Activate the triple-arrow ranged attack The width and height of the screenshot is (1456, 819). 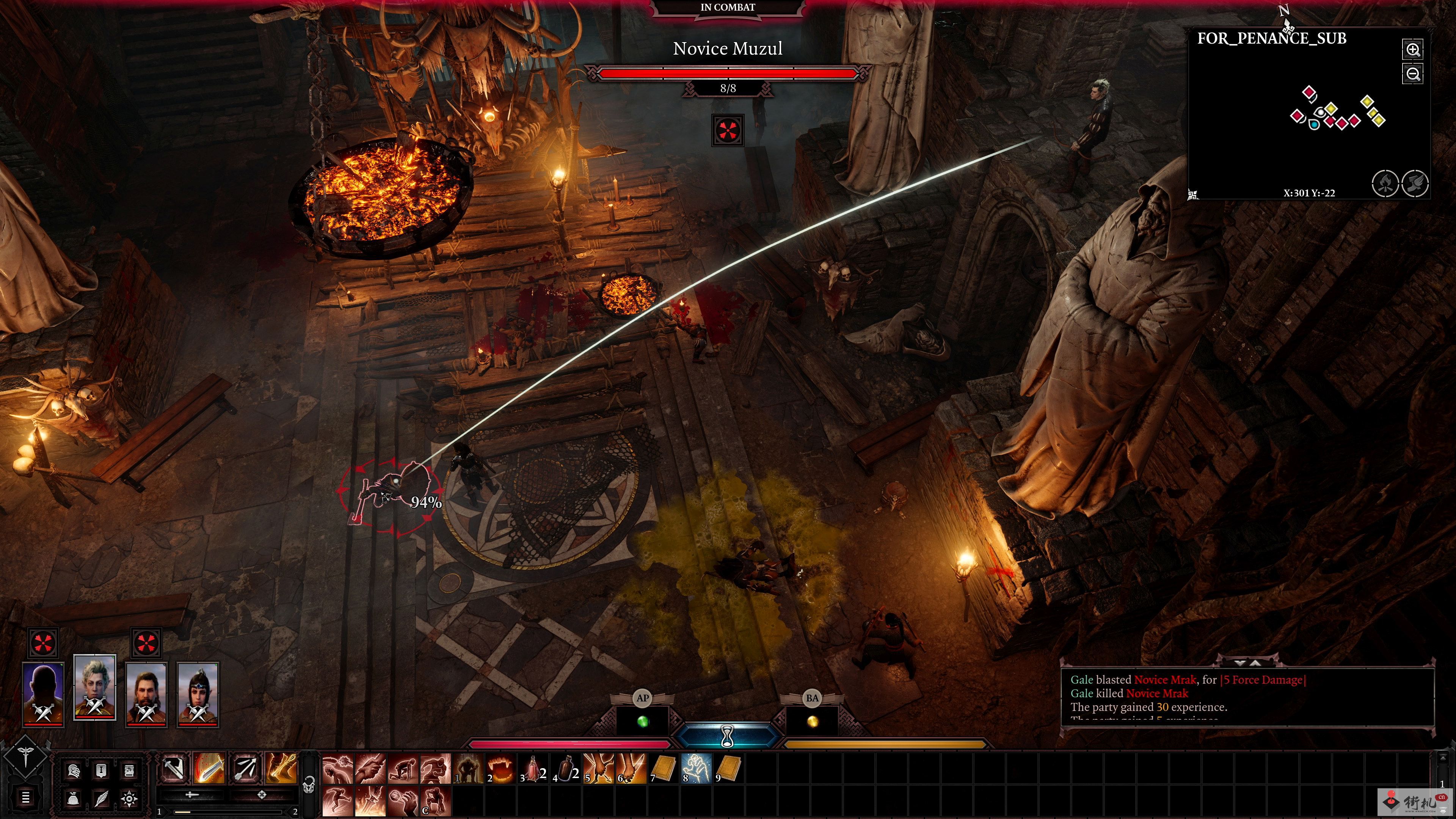pyautogui.click(x=245, y=768)
